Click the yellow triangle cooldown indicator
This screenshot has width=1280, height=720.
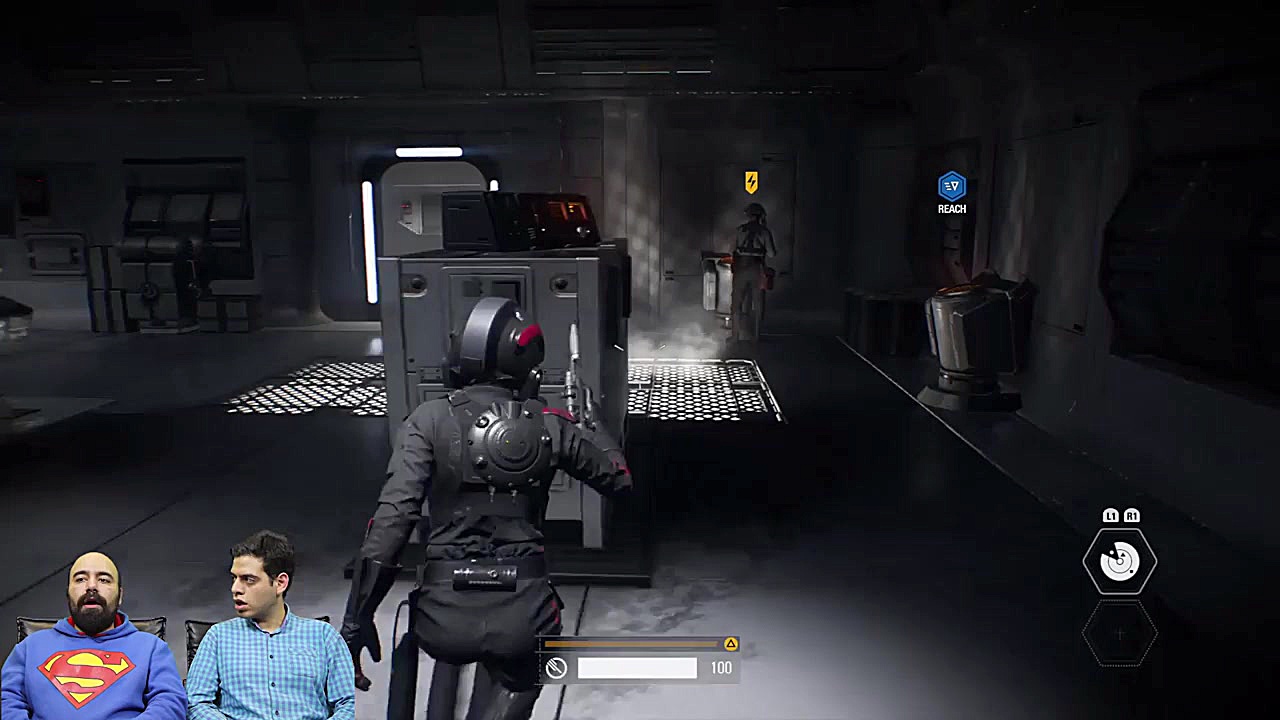[x=733, y=645]
